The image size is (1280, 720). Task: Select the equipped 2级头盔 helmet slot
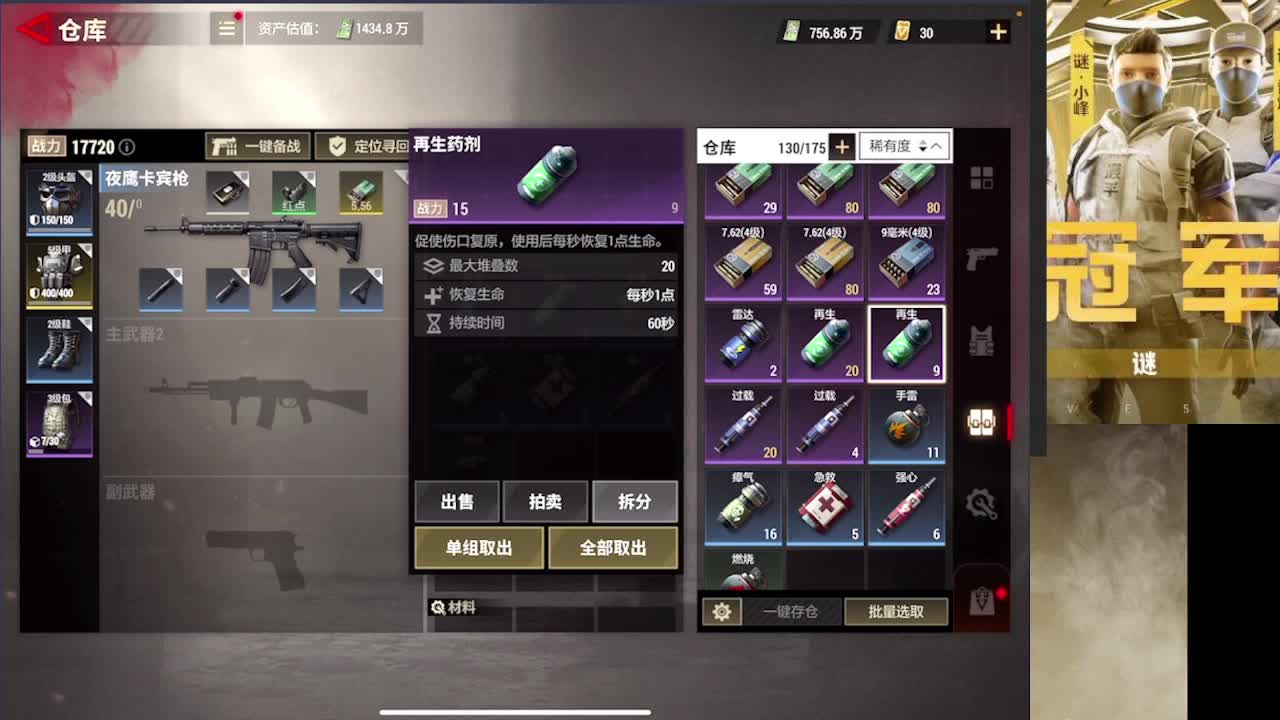(x=59, y=200)
